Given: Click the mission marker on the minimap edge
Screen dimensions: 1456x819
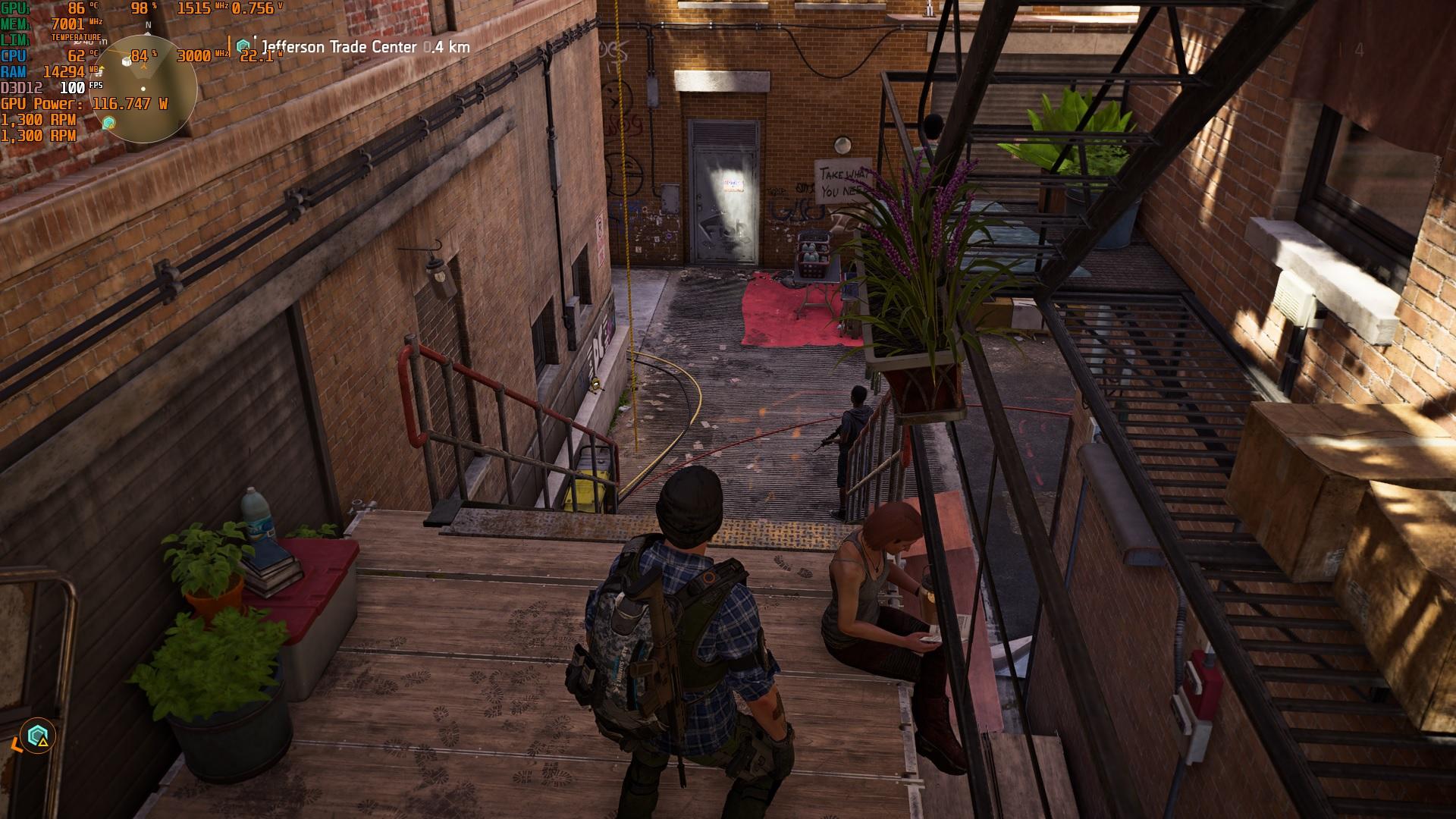Looking at the screenshot, I should pos(109,123).
